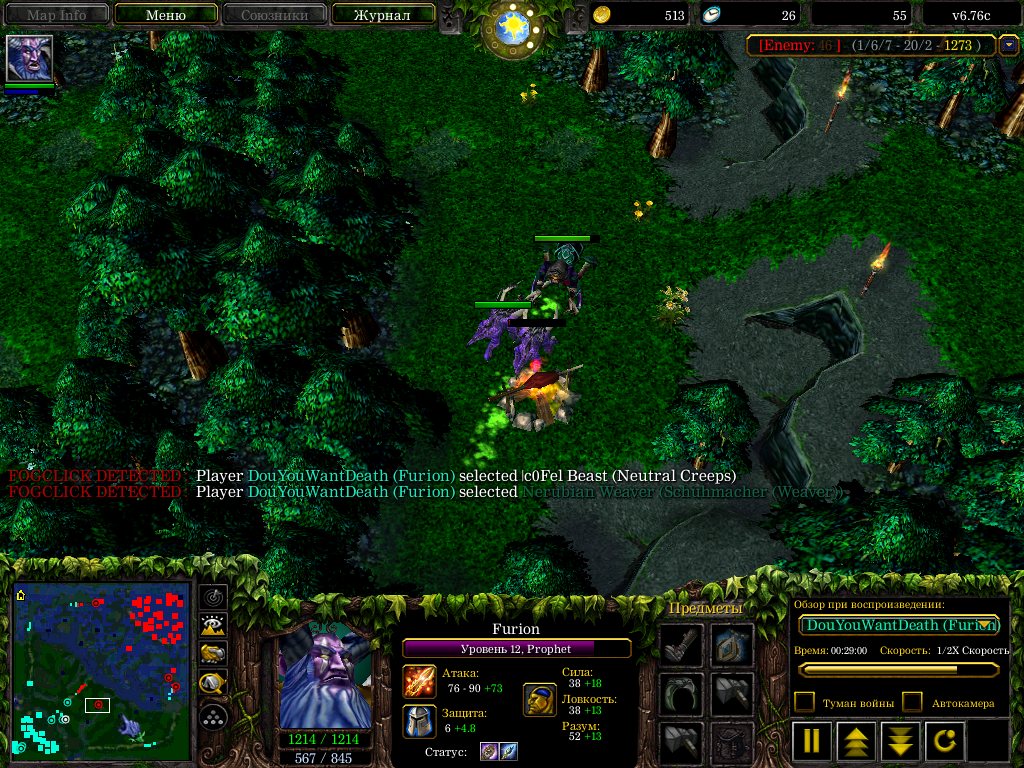
Task: Toggle minimap terrain display button
Action: [214, 626]
